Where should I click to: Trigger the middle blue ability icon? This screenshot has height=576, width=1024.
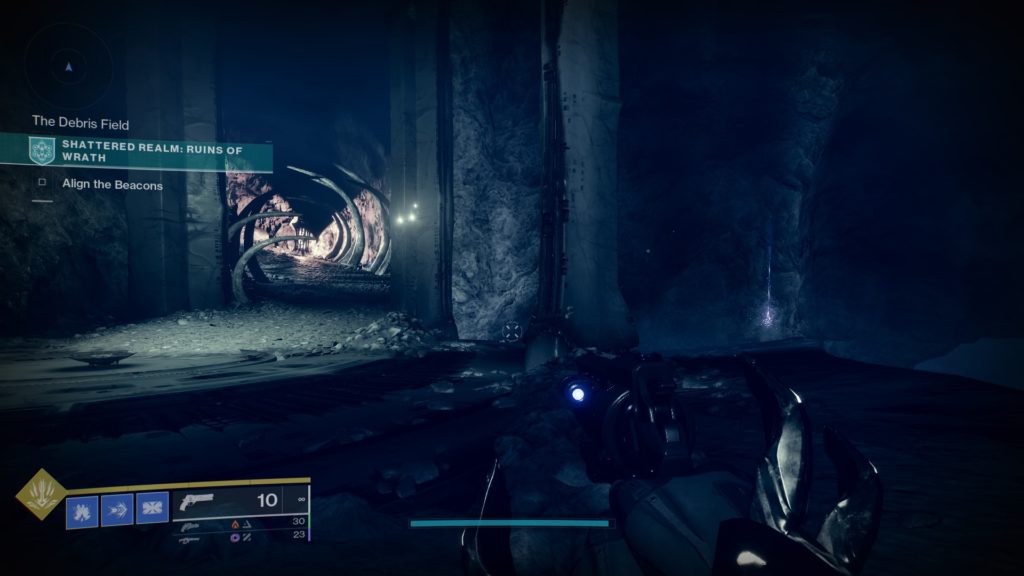click(x=116, y=510)
